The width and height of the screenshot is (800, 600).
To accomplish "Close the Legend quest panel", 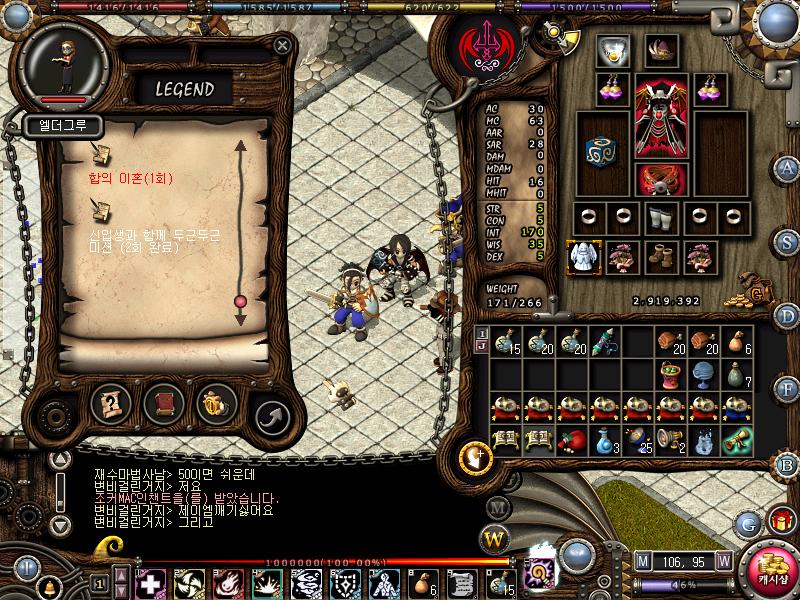I will click(x=283, y=45).
